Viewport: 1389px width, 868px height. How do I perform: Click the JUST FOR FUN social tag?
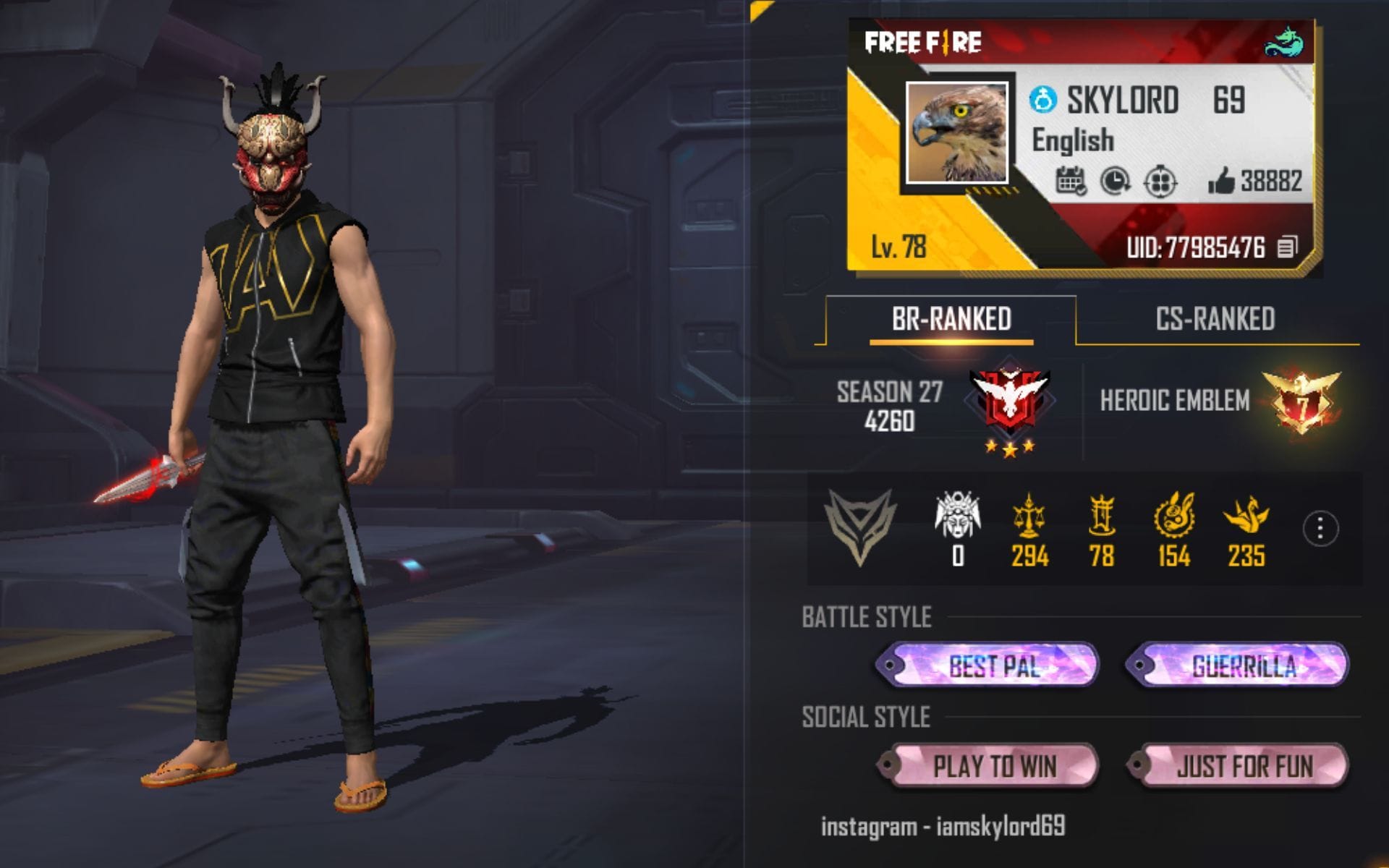[1238, 766]
